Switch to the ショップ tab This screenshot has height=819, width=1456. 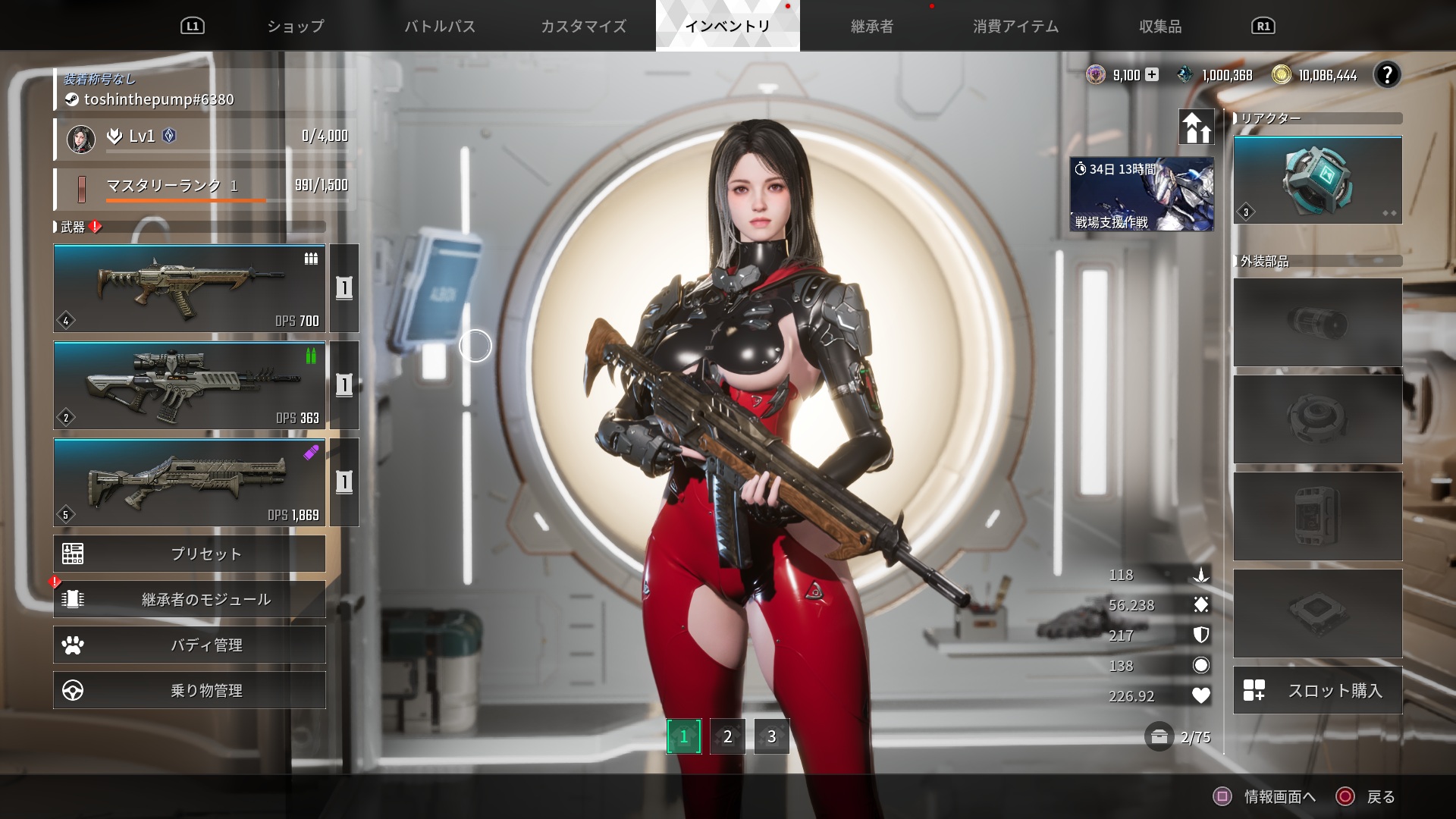pyautogui.click(x=296, y=27)
